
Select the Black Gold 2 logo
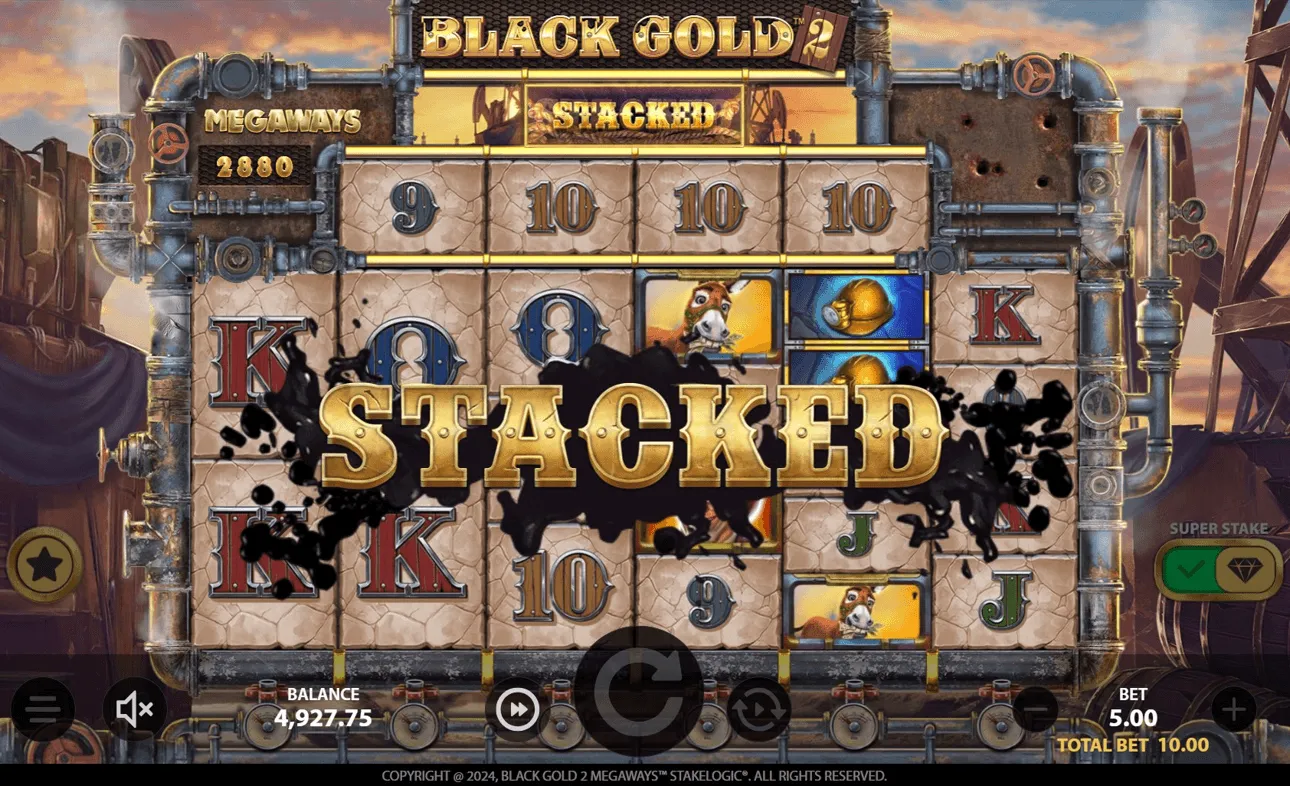[634, 37]
